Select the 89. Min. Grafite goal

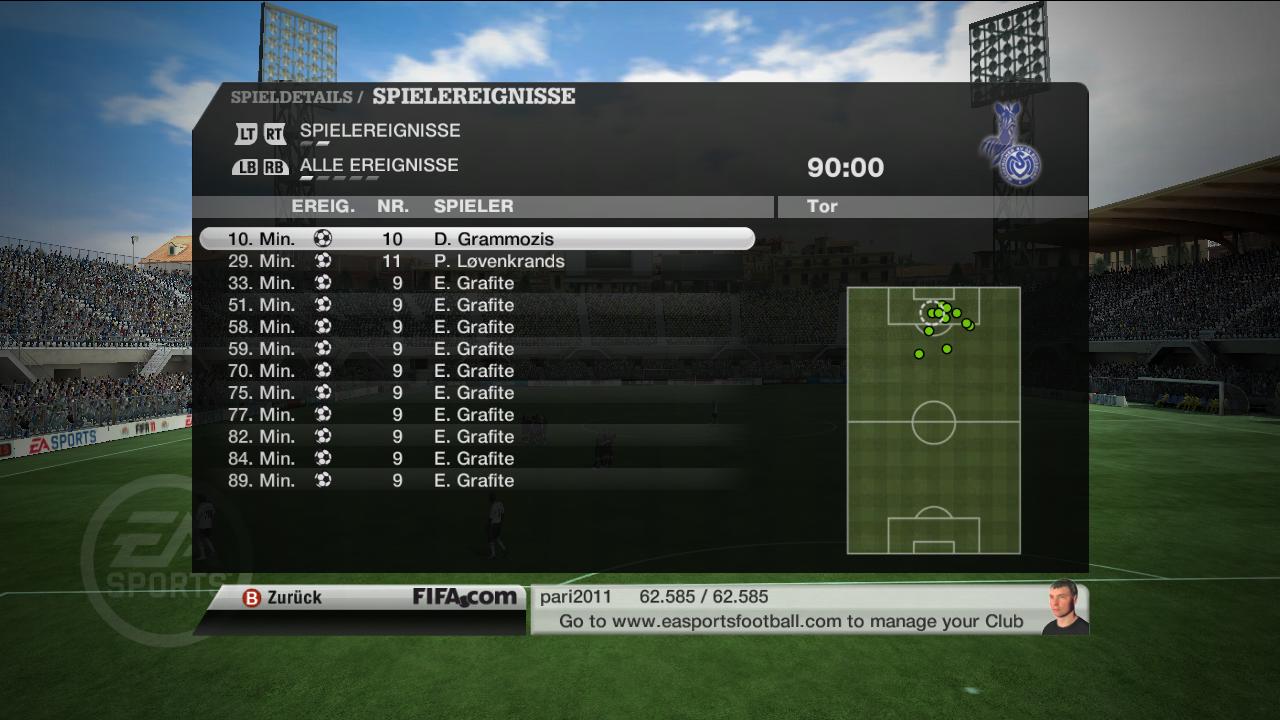pyautogui.click(x=476, y=481)
